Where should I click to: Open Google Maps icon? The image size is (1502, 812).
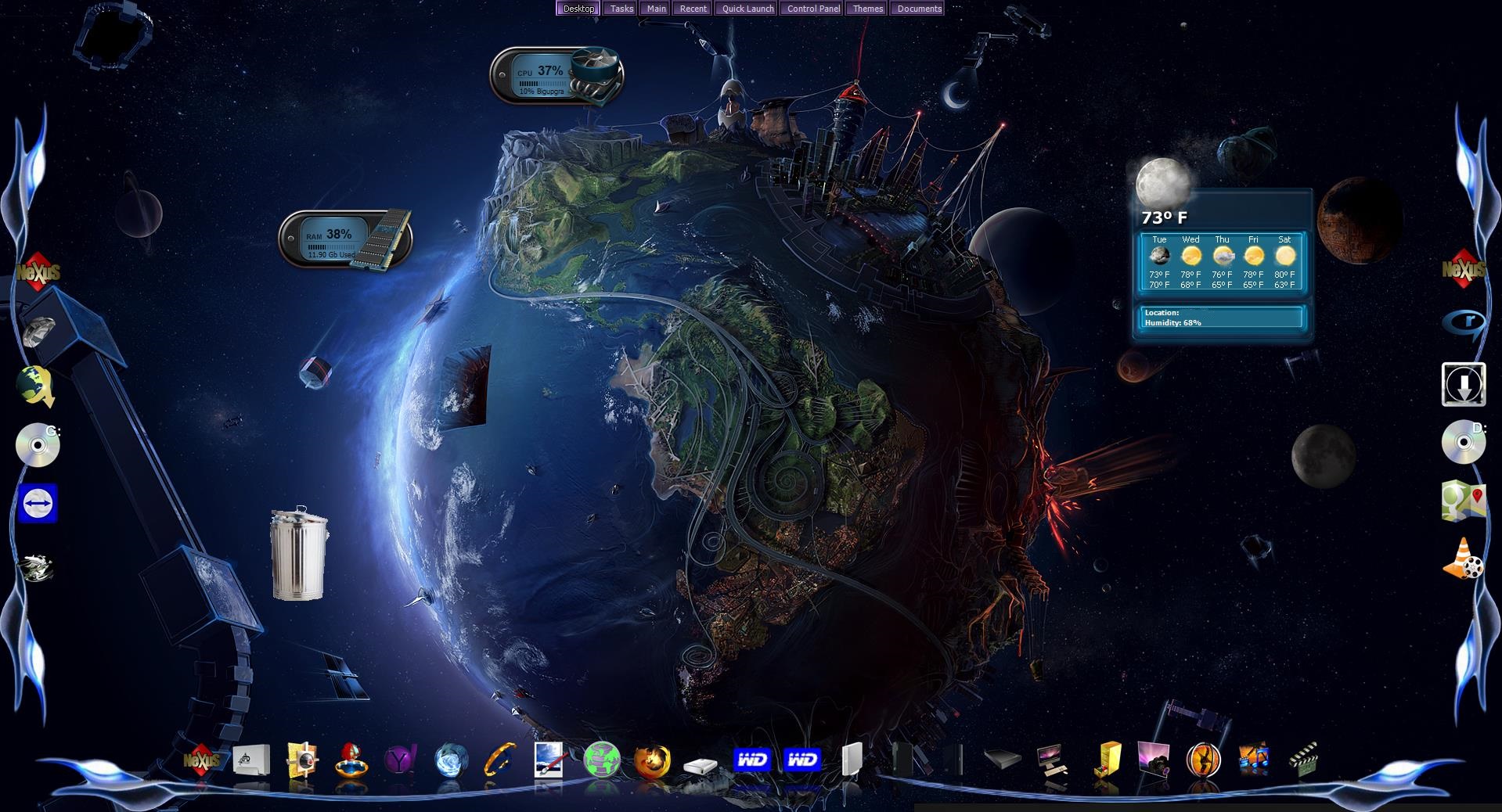pyautogui.click(x=1463, y=501)
